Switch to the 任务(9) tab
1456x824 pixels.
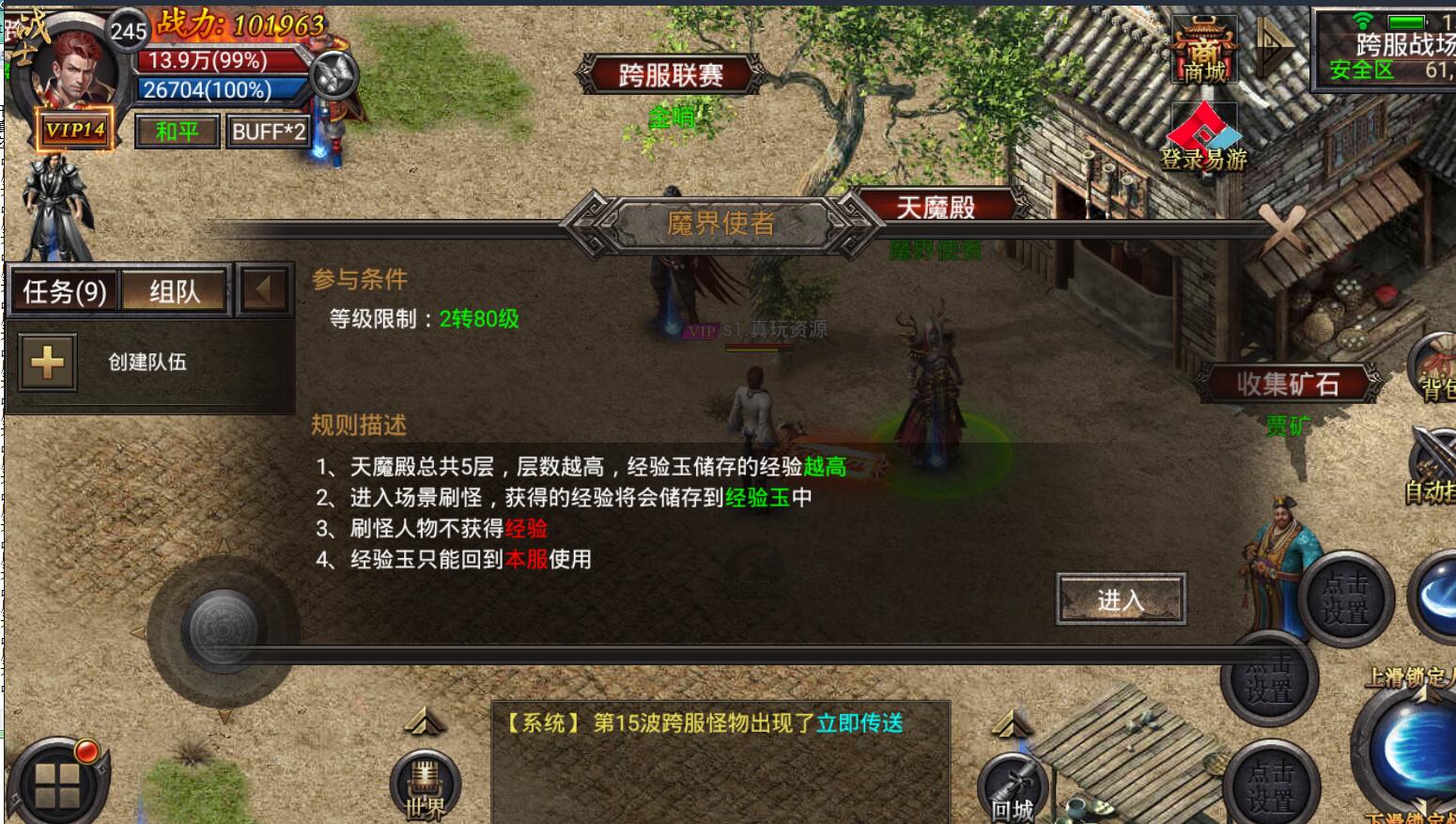[64, 291]
